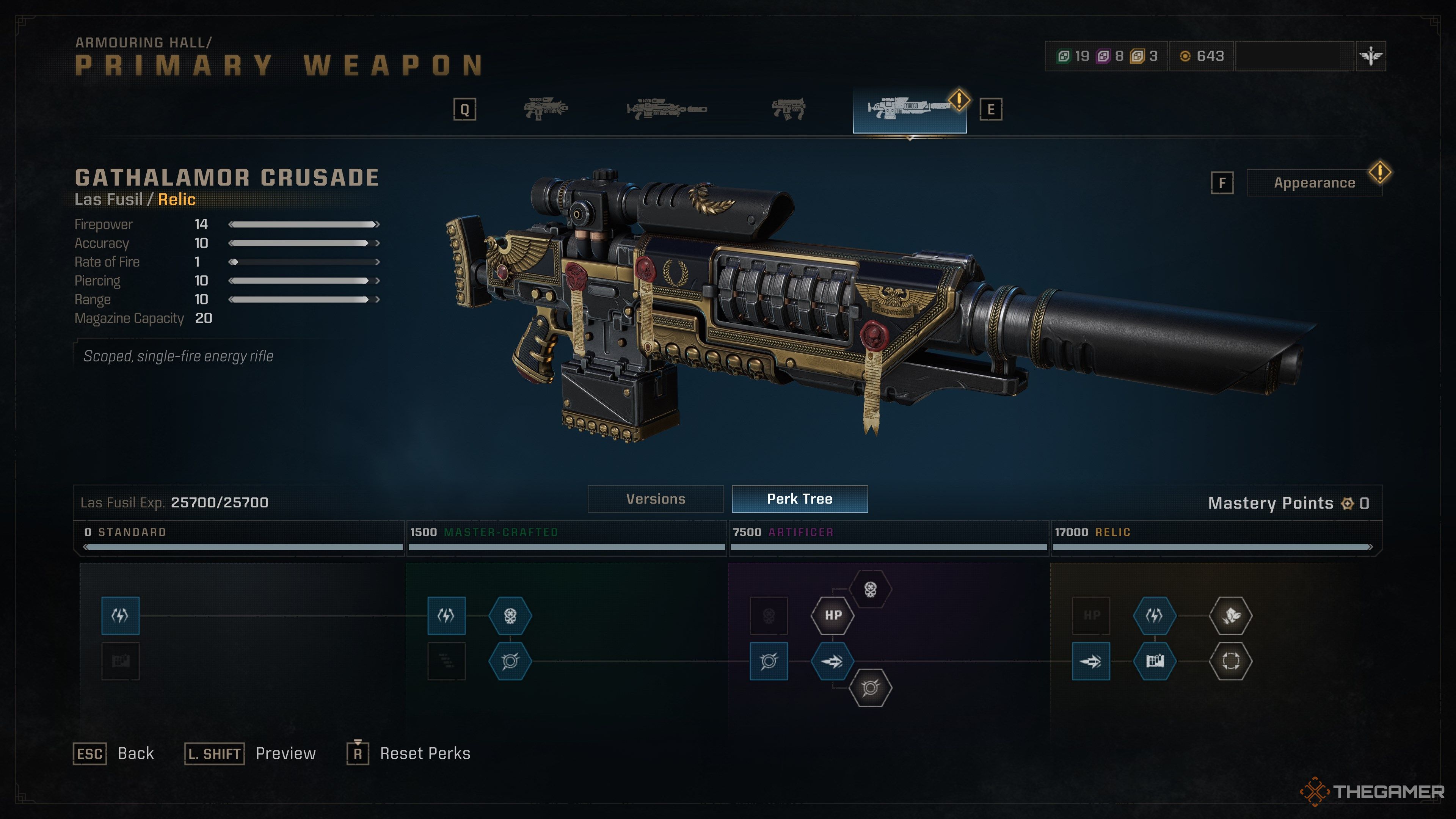
Task: Select the circular bracket reticle perk
Action: tap(1230, 661)
